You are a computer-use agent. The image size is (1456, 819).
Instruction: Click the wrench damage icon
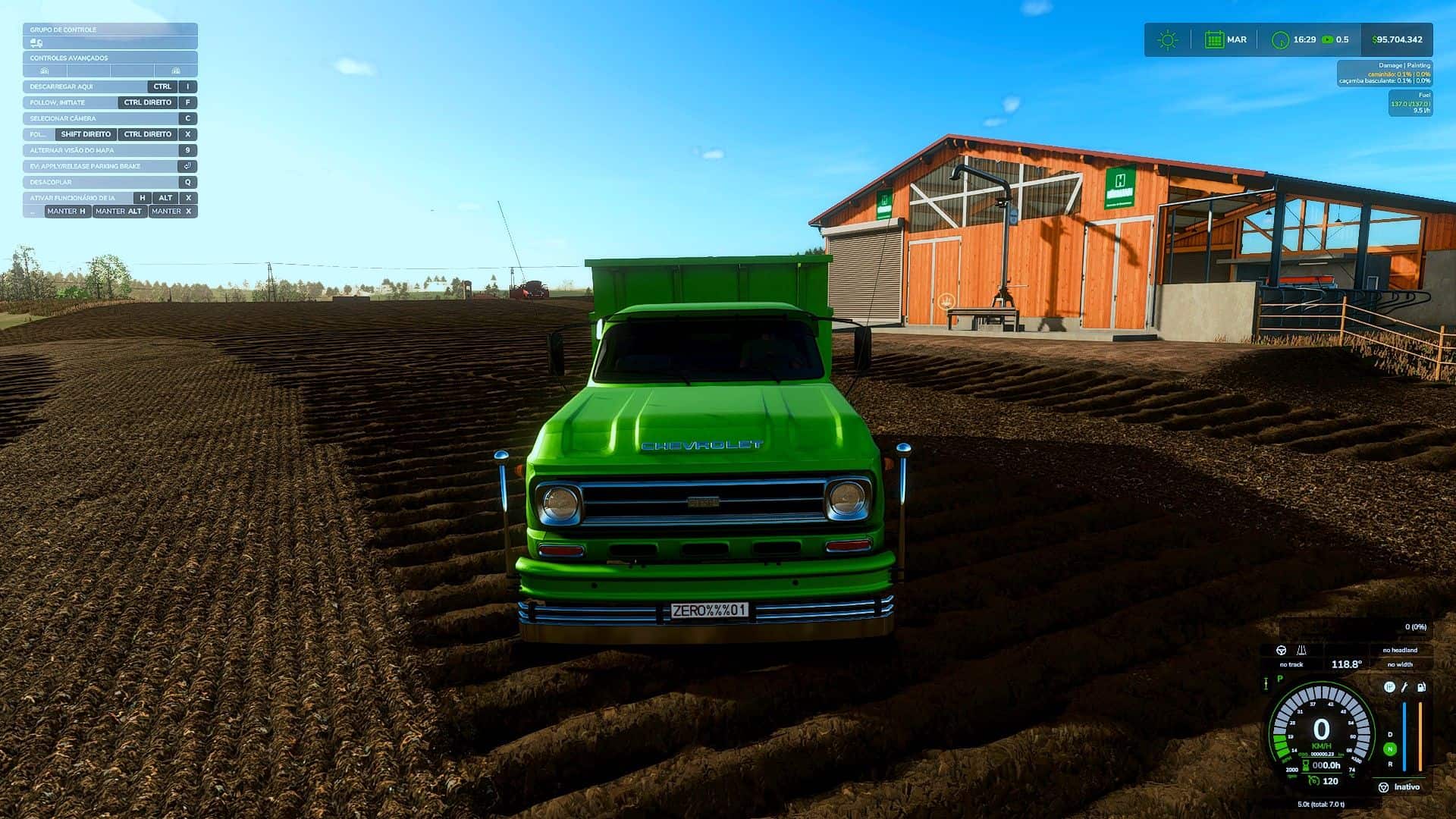pyautogui.click(x=1404, y=687)
